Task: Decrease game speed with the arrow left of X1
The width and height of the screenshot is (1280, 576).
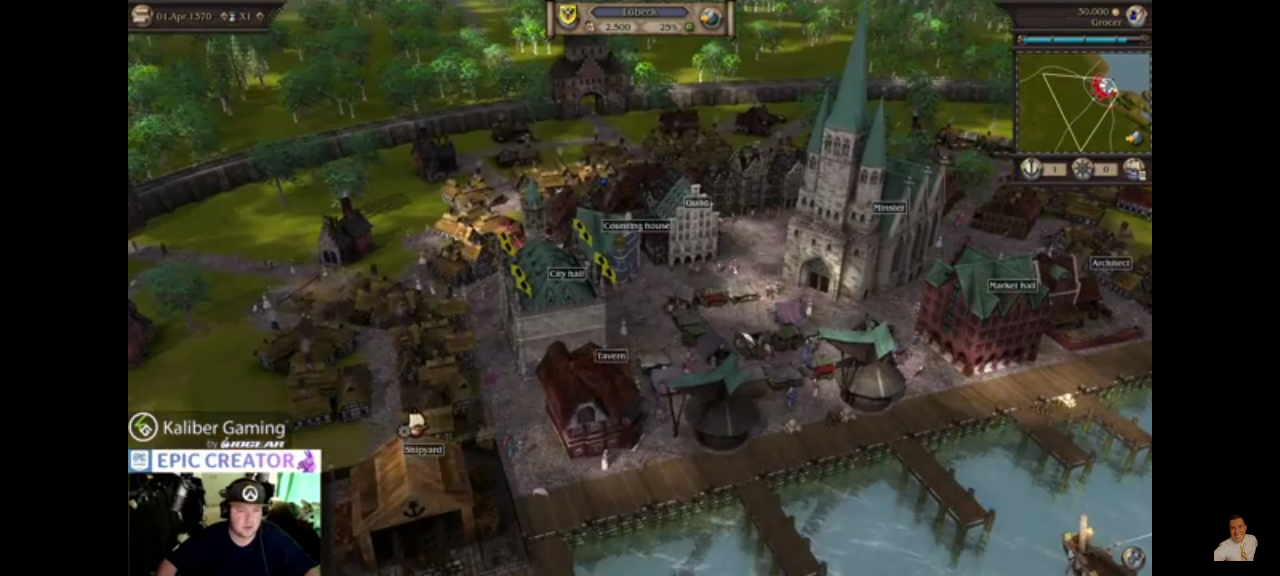Action: [224, 16]
